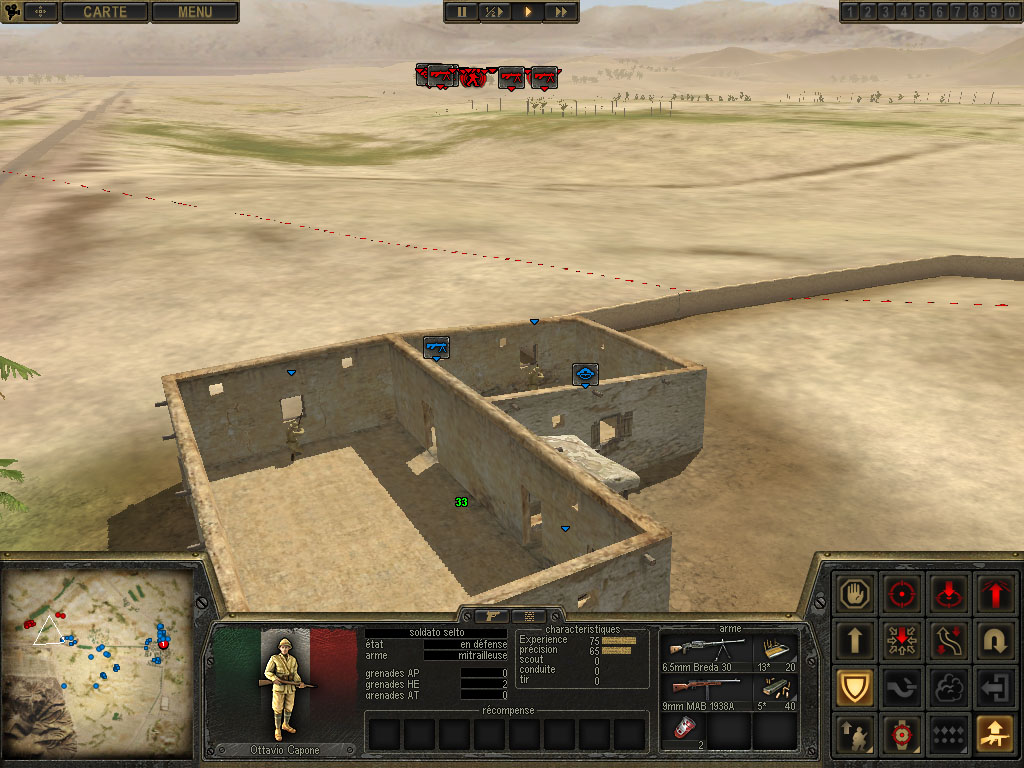Toggle the highlighted shield defend order
The width and height of the screenshot is (1024, 768).
857,687
